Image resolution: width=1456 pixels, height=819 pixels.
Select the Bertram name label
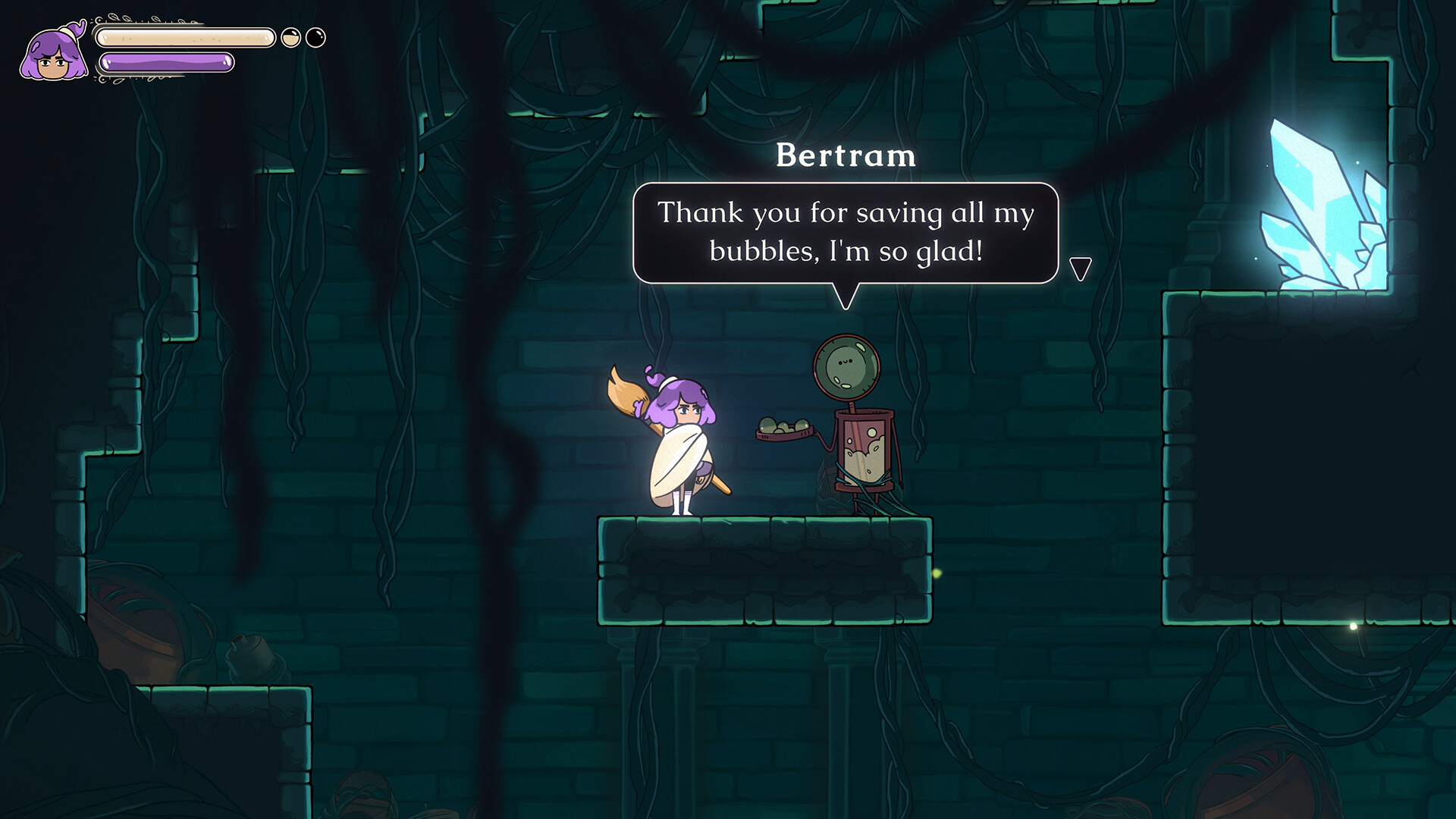tap(845, 155)
